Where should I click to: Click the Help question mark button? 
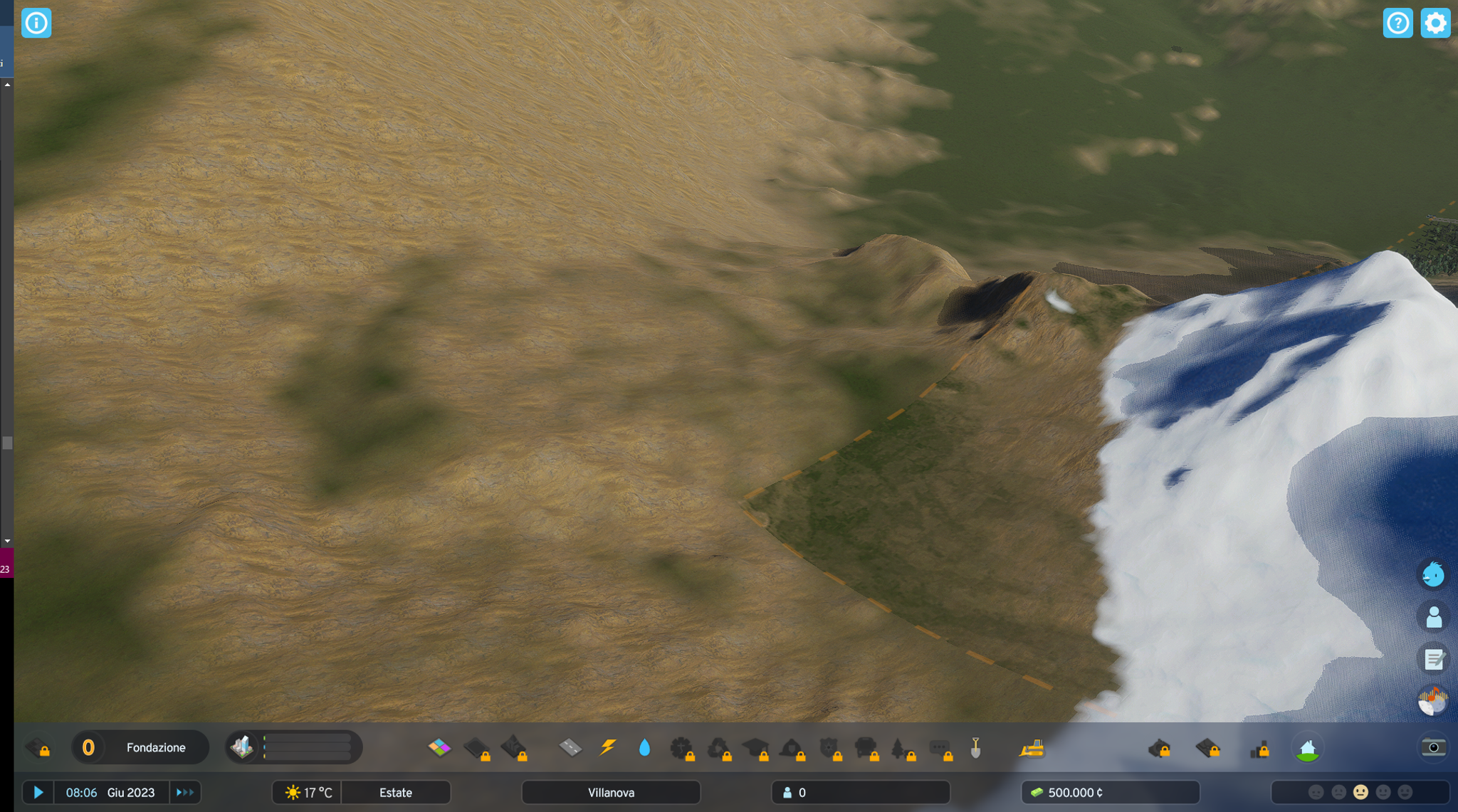click(x=1398, y=23)
